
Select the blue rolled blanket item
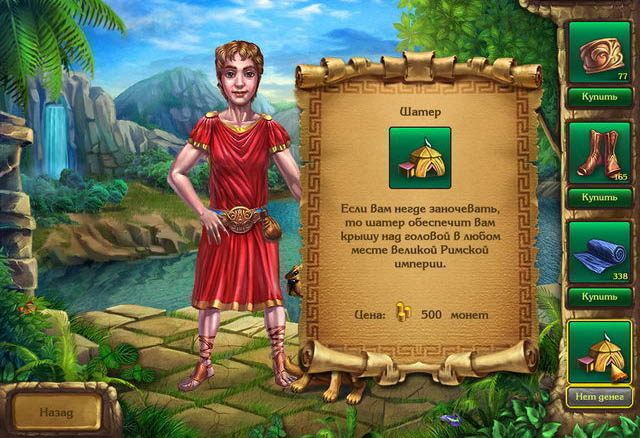(598, 251)
